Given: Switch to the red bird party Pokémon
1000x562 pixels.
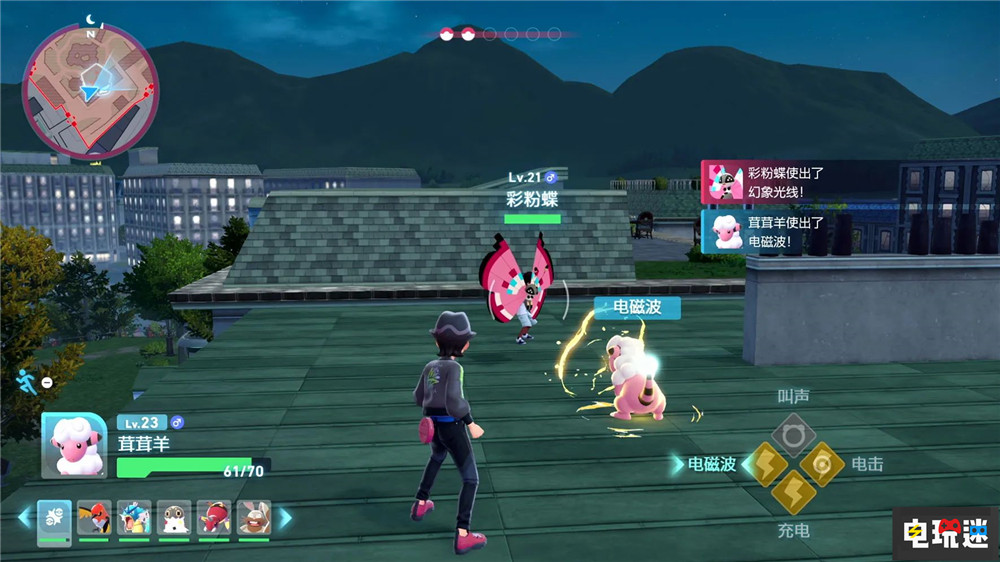Looking at the screenshot, I should pyautogui.click(x=94, y=518).
